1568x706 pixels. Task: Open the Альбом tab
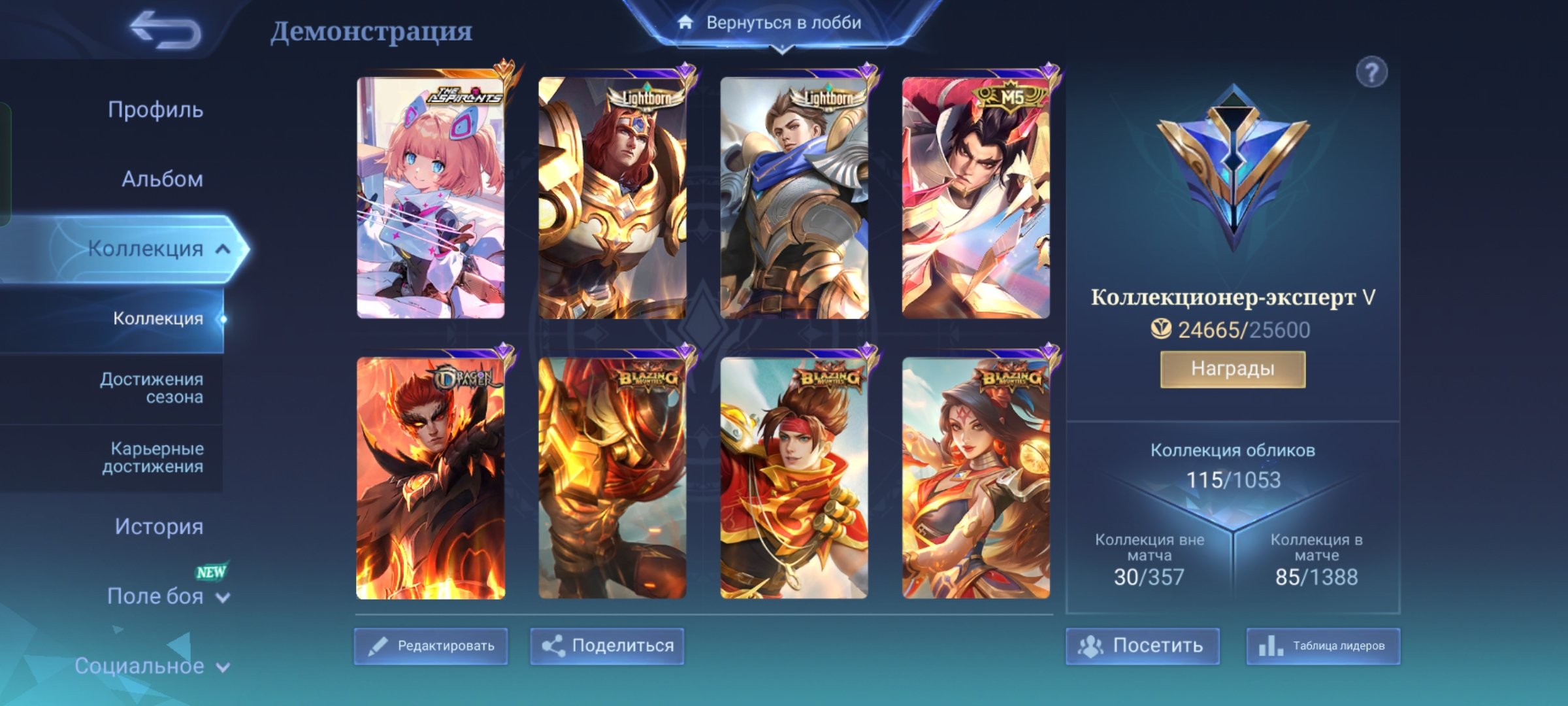point(163,178)
